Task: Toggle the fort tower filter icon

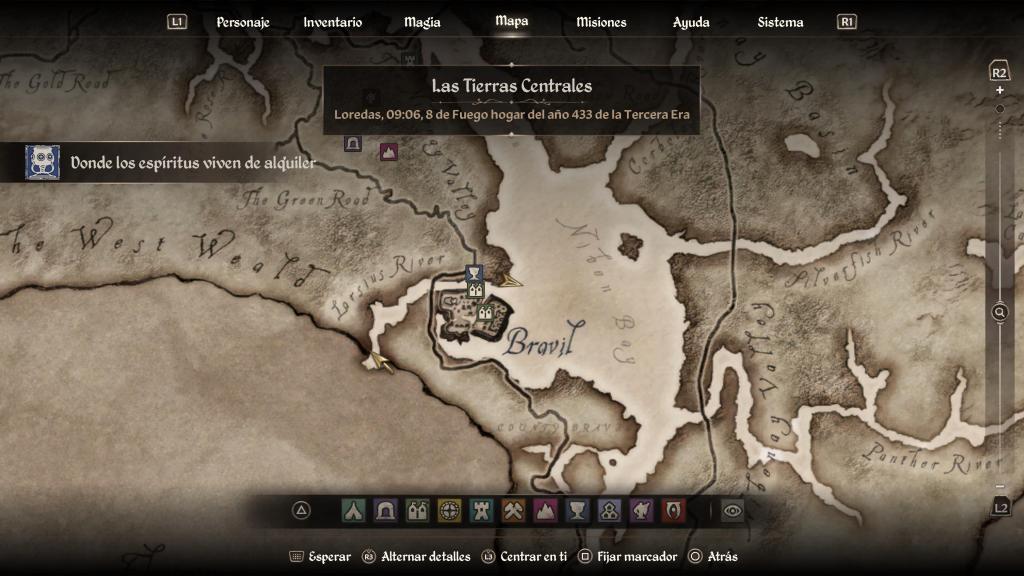Action: click(481, 511)
